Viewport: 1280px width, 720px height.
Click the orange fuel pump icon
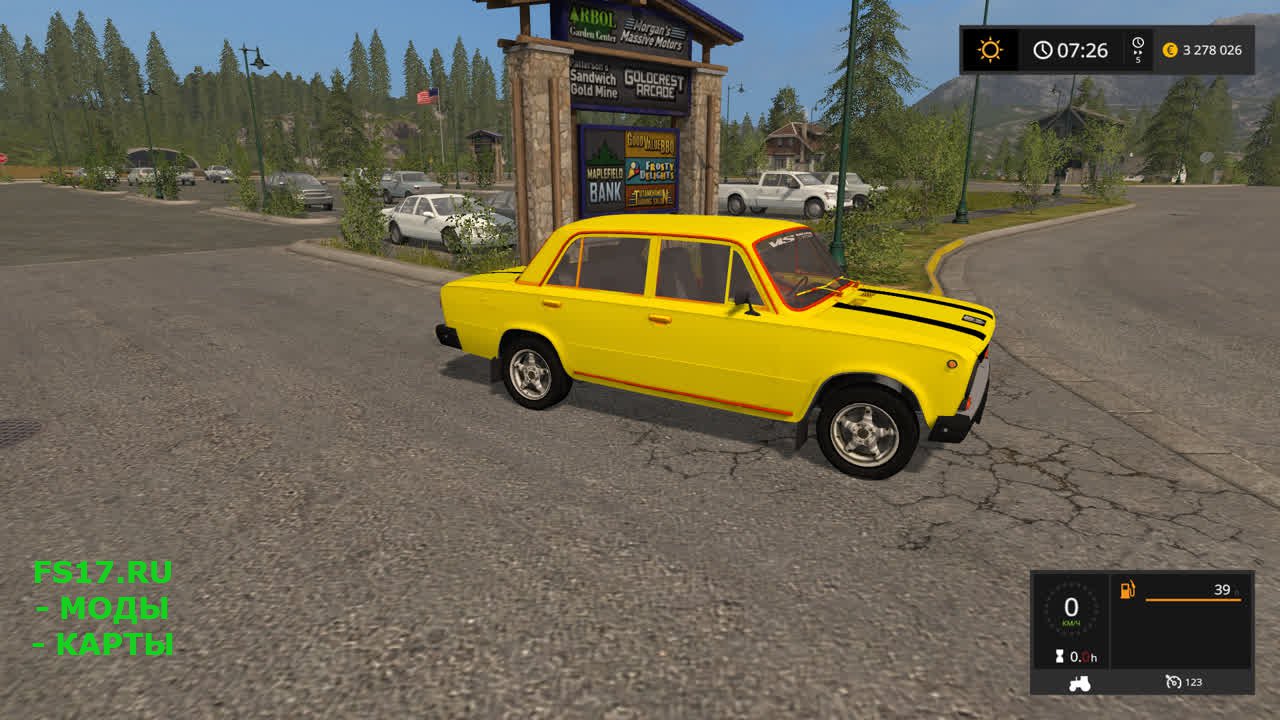(x=1128, y=590)
